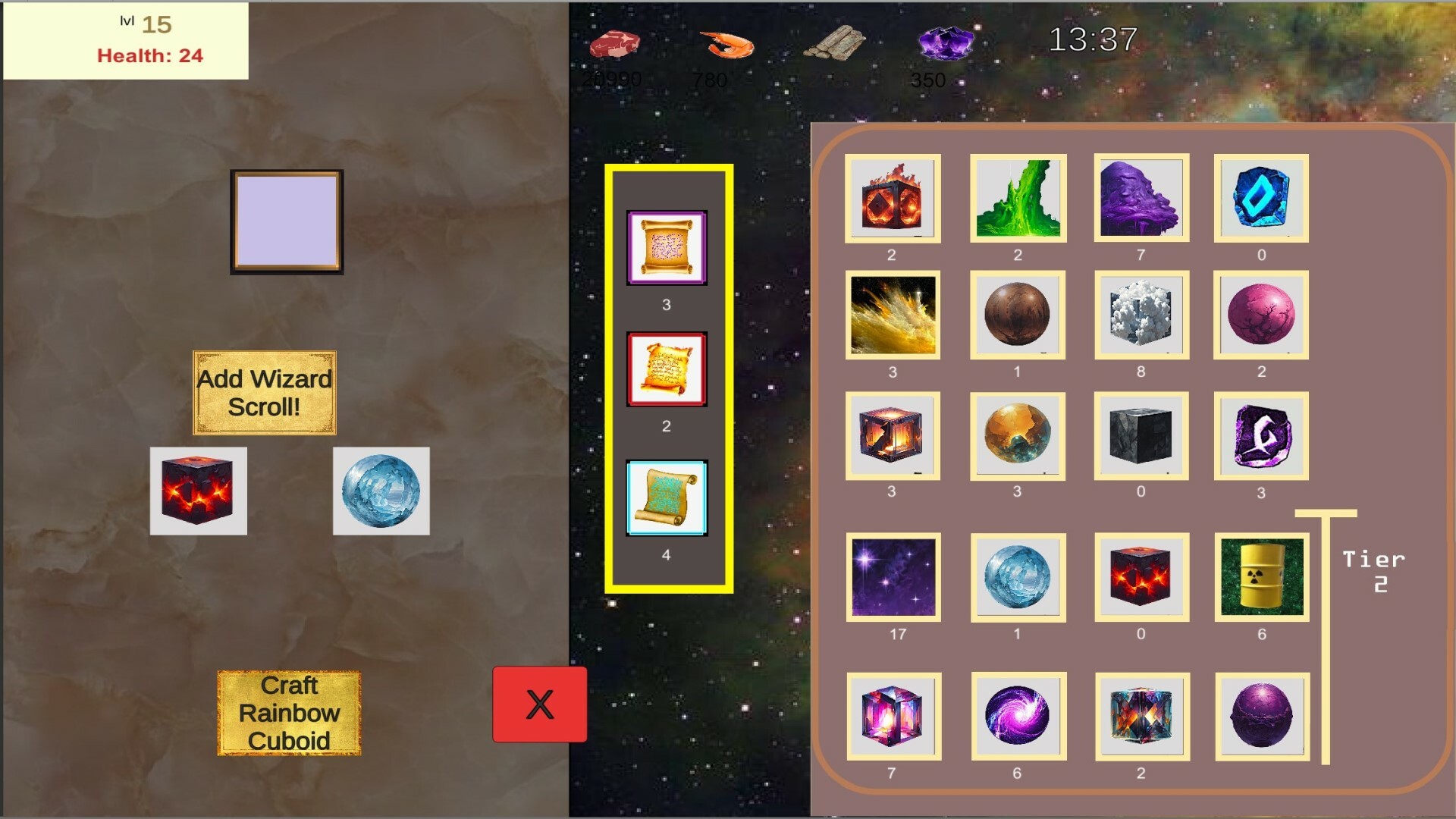Screen dimensions: 1456x819
Task: Pick the golden explosion item with count 3
Action: pos(893,316)
